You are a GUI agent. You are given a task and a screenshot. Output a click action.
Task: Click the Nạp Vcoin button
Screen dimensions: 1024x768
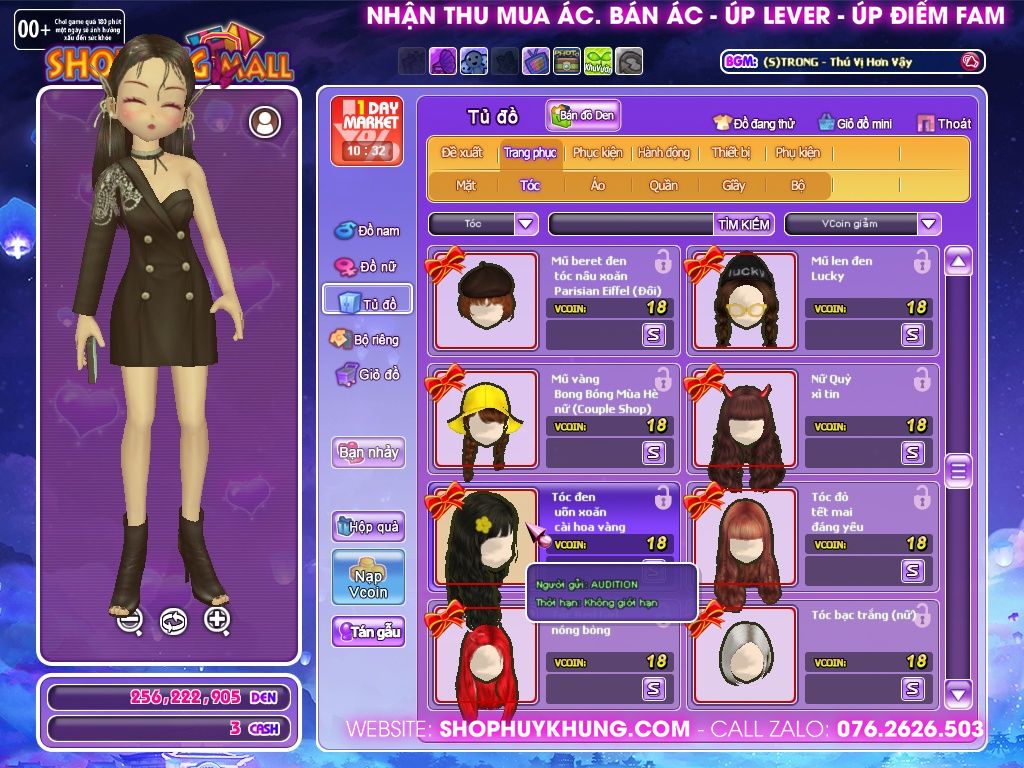[368, 577]
